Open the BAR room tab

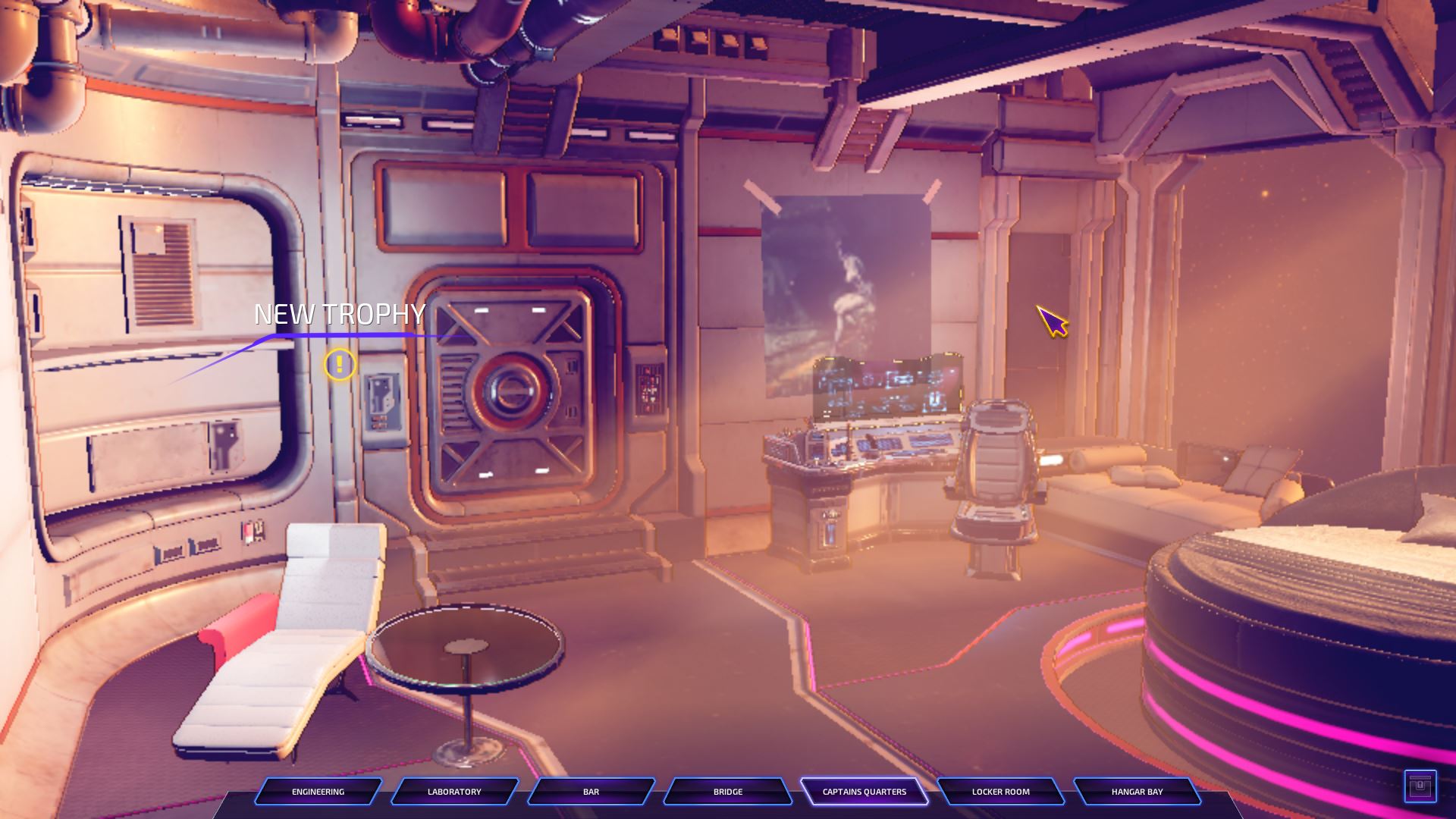click(x=591, y=792)
